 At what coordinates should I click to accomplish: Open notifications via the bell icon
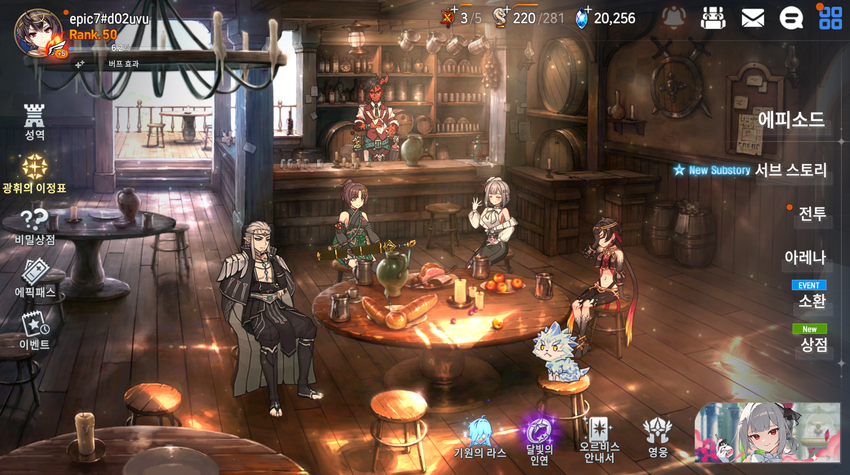[675, 17]
